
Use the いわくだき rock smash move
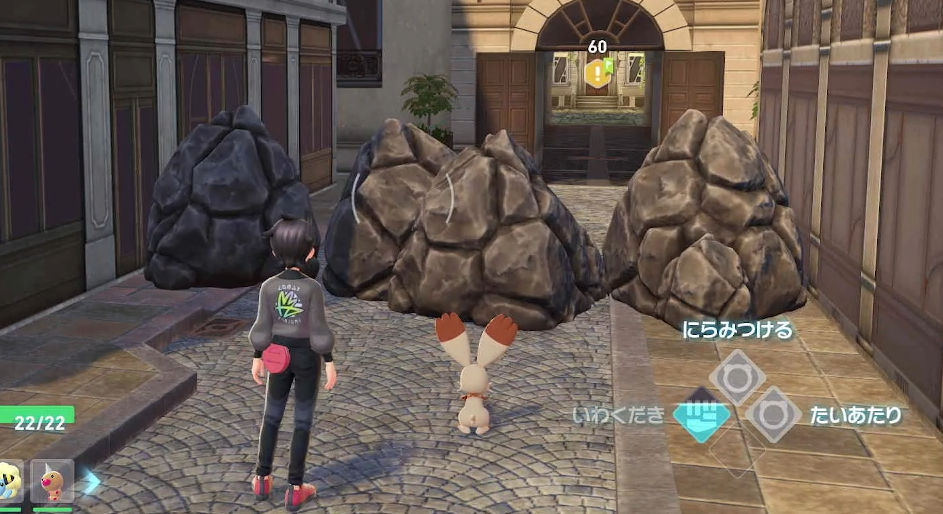point(702,414)
